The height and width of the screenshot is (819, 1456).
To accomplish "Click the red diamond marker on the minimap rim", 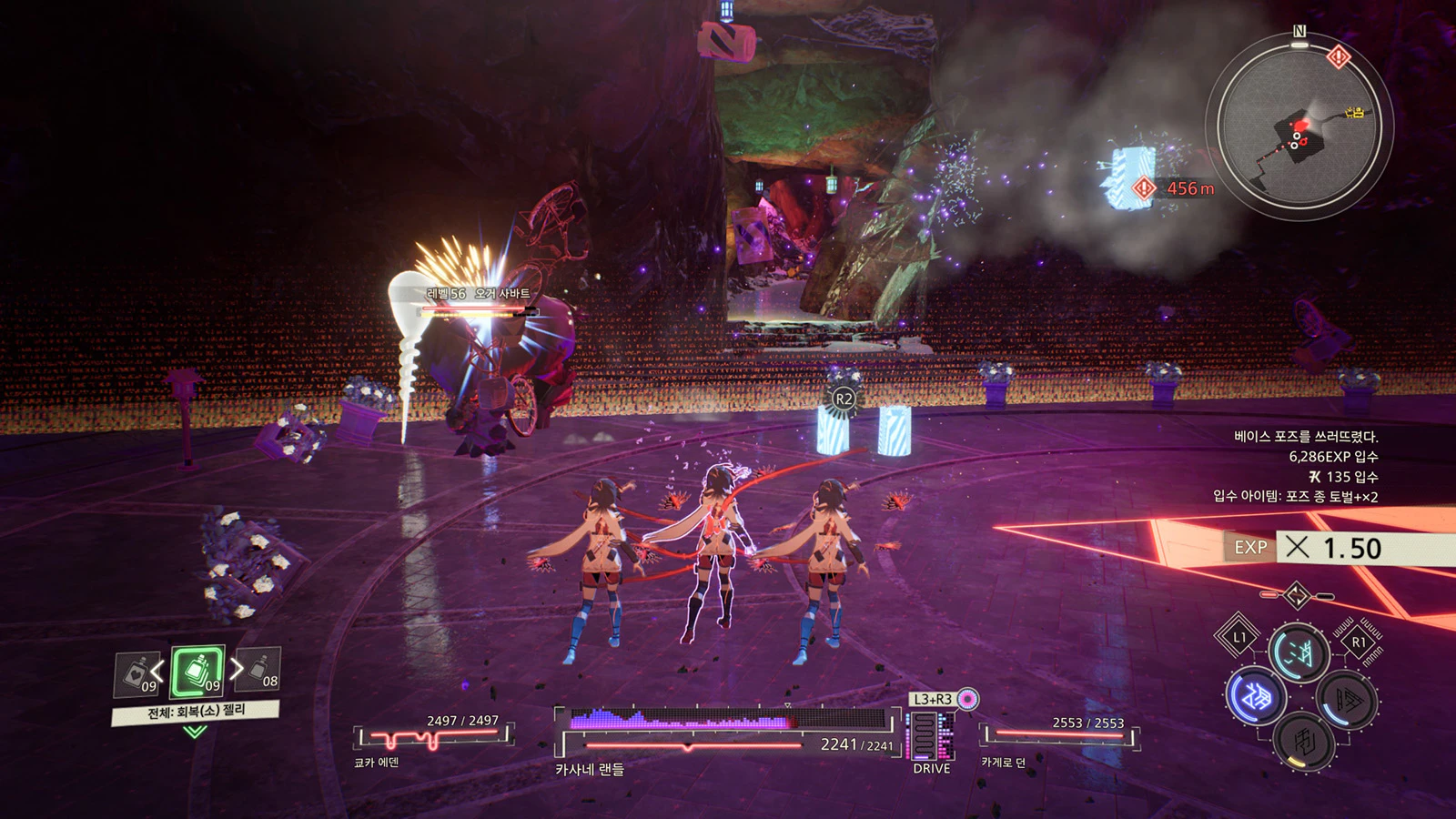I will (x=1338, y=57).
